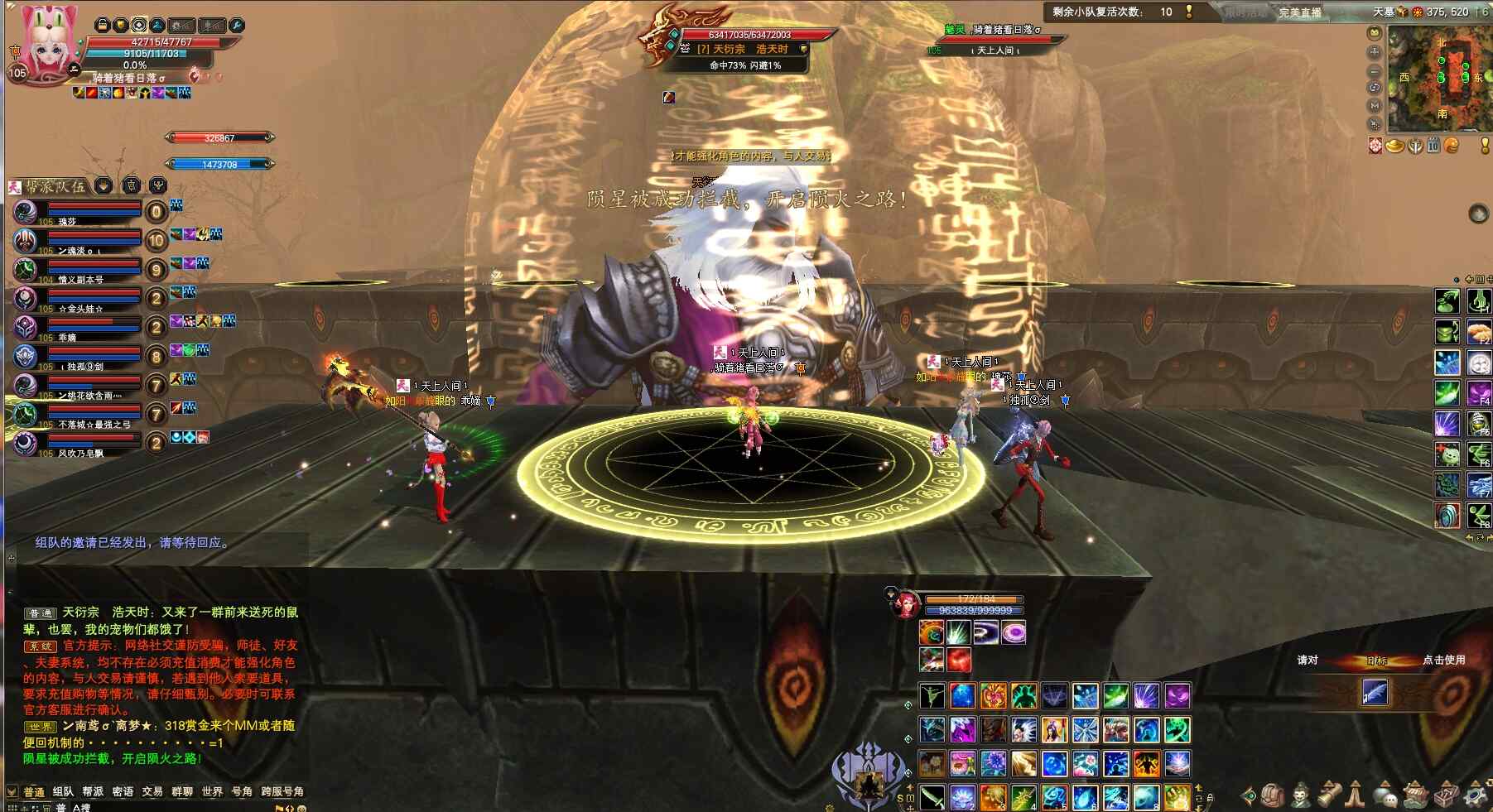This screenshot has width=1493, height=812.
Task: Open the 完美直播 live stream button
Action: pyautogui.click(x=1299, y=12)
